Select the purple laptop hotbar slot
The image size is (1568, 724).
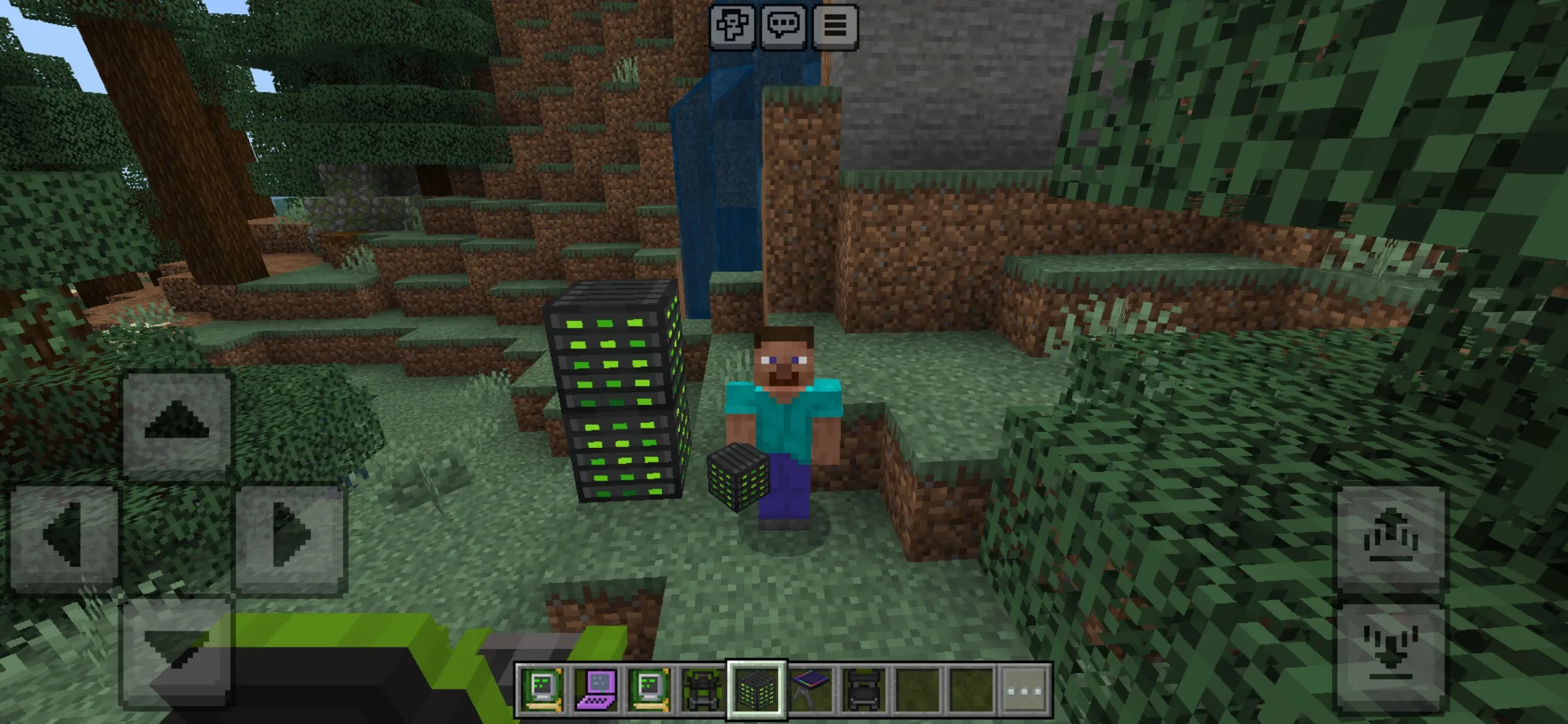[x=596, y=690]
